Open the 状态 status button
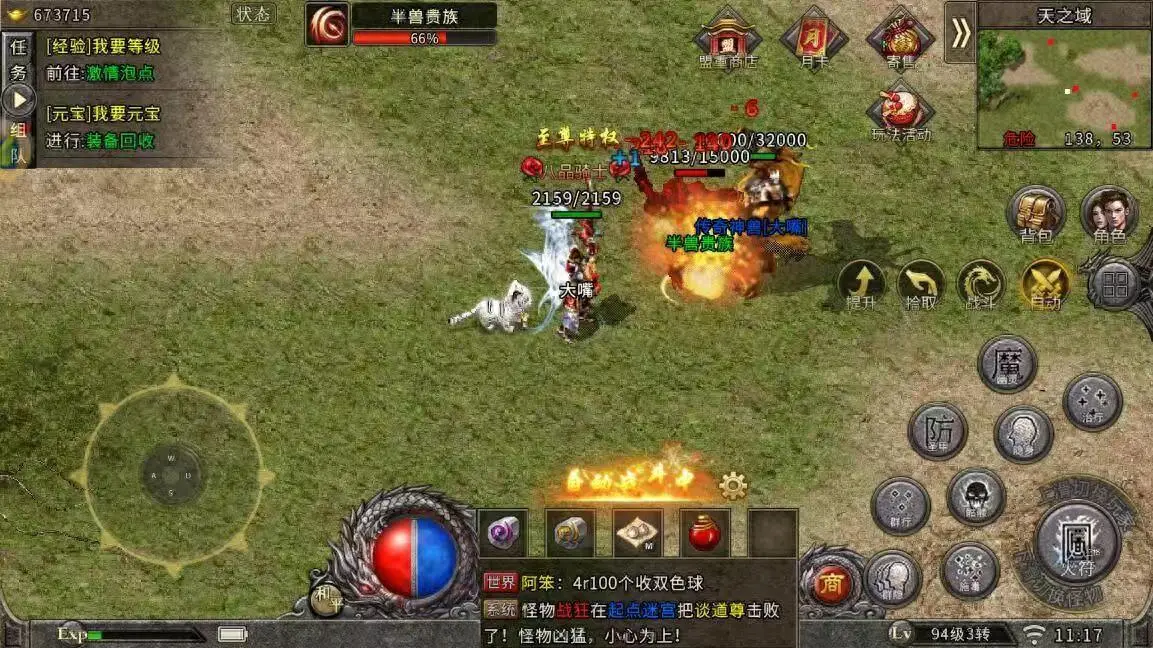 pos(253,14)
